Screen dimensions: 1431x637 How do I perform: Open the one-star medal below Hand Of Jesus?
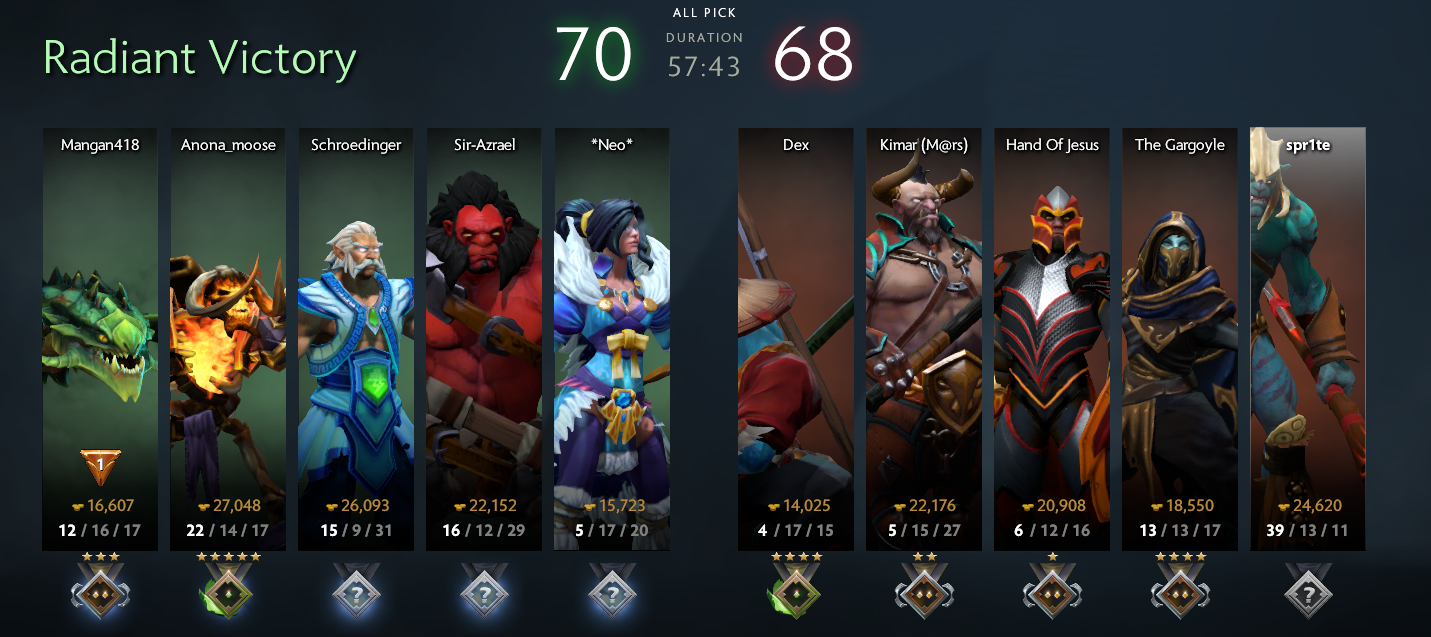[x=1052, y=591]
